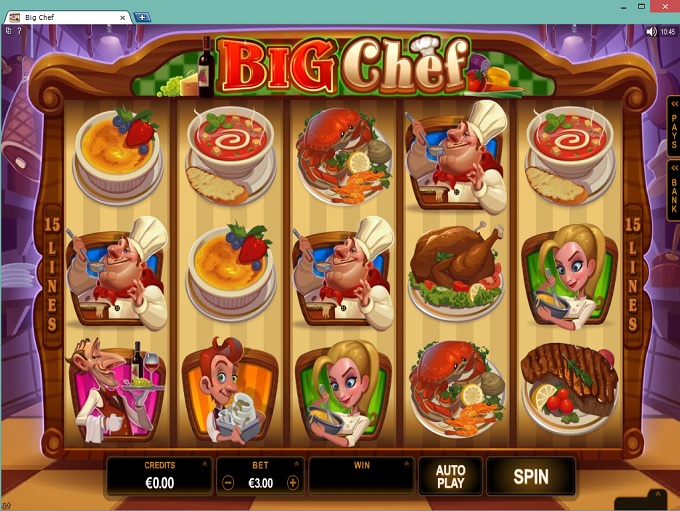Click the question mark help icon
Image resolution: width=680 pixels, height=511 pixels.
(x=19, y=32)
